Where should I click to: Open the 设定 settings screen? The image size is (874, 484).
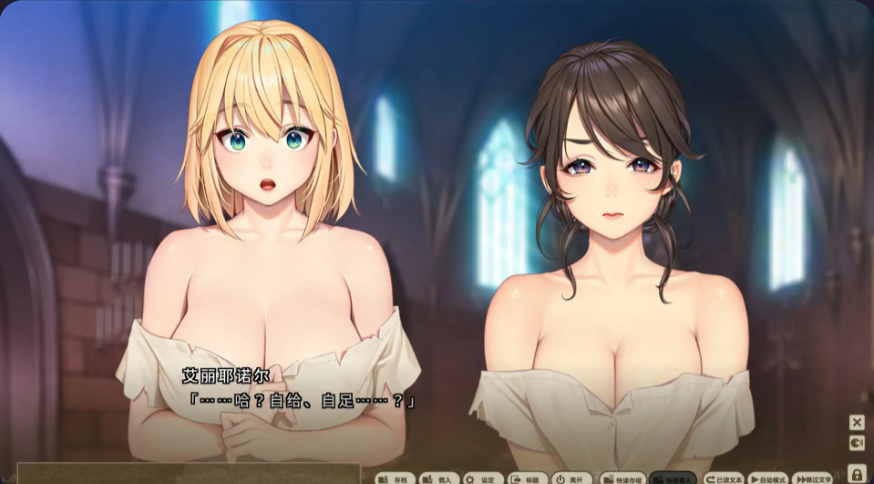[x=483, y=478]
